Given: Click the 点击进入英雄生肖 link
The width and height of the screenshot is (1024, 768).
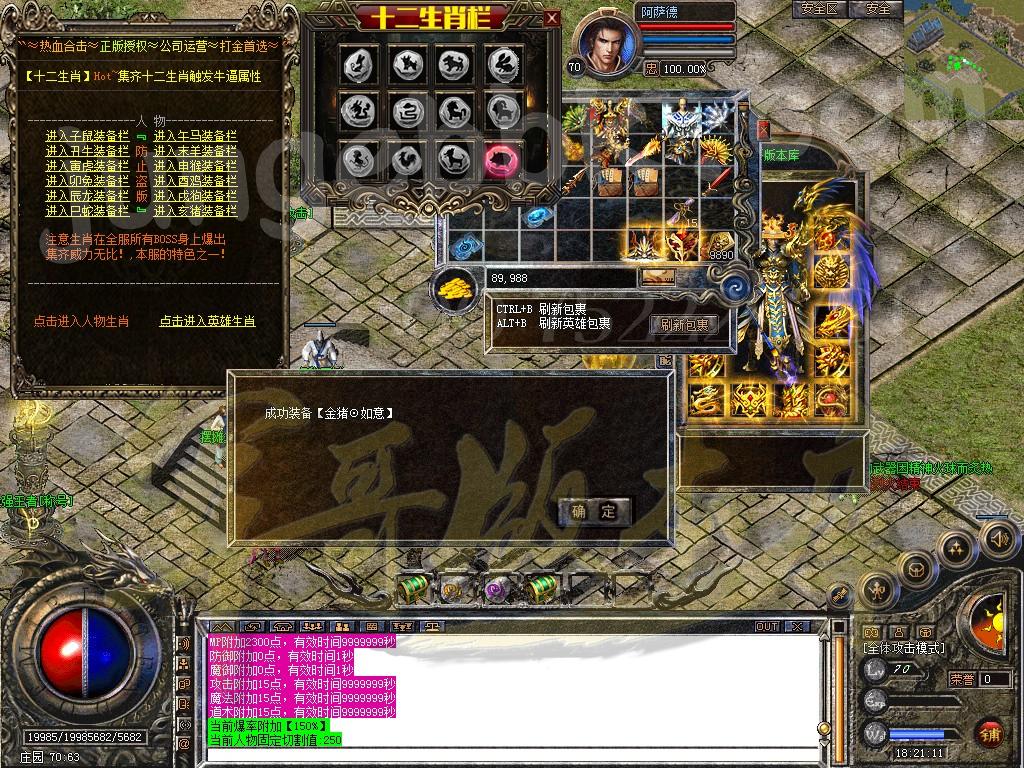Looking at the screenshot, I should tap(207, 321).
